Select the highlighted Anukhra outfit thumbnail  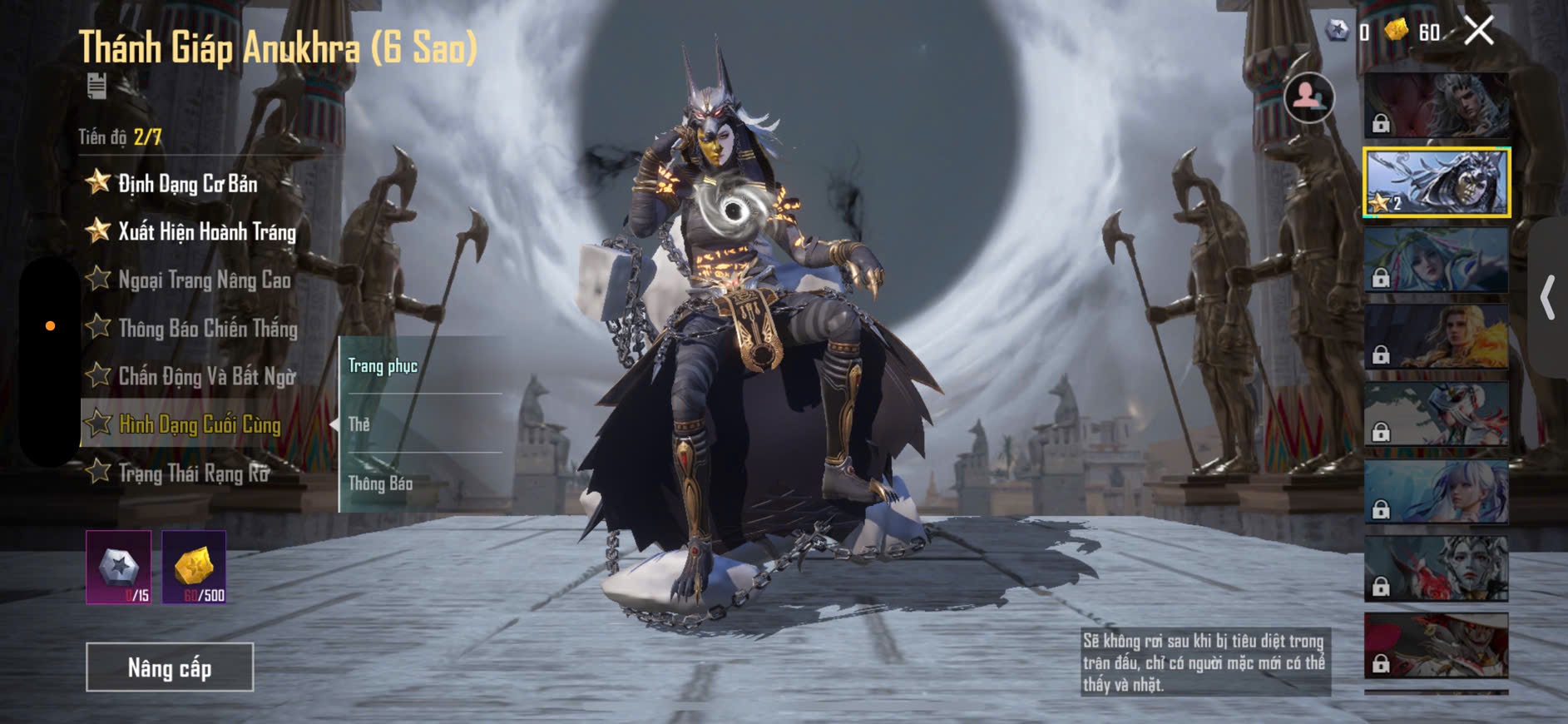click(x=1437, y=183)
